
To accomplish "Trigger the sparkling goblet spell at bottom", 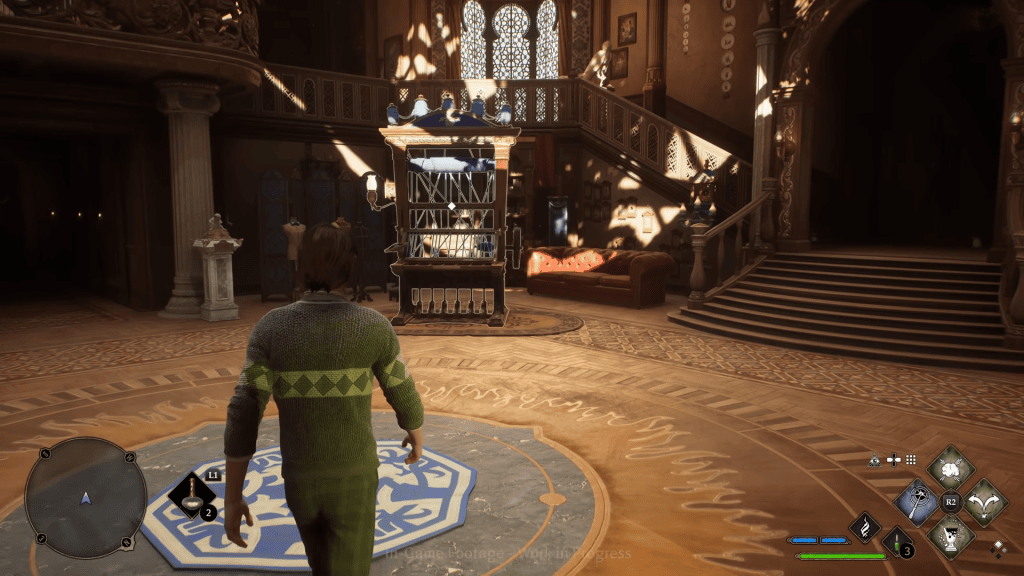I will [950, 536].
